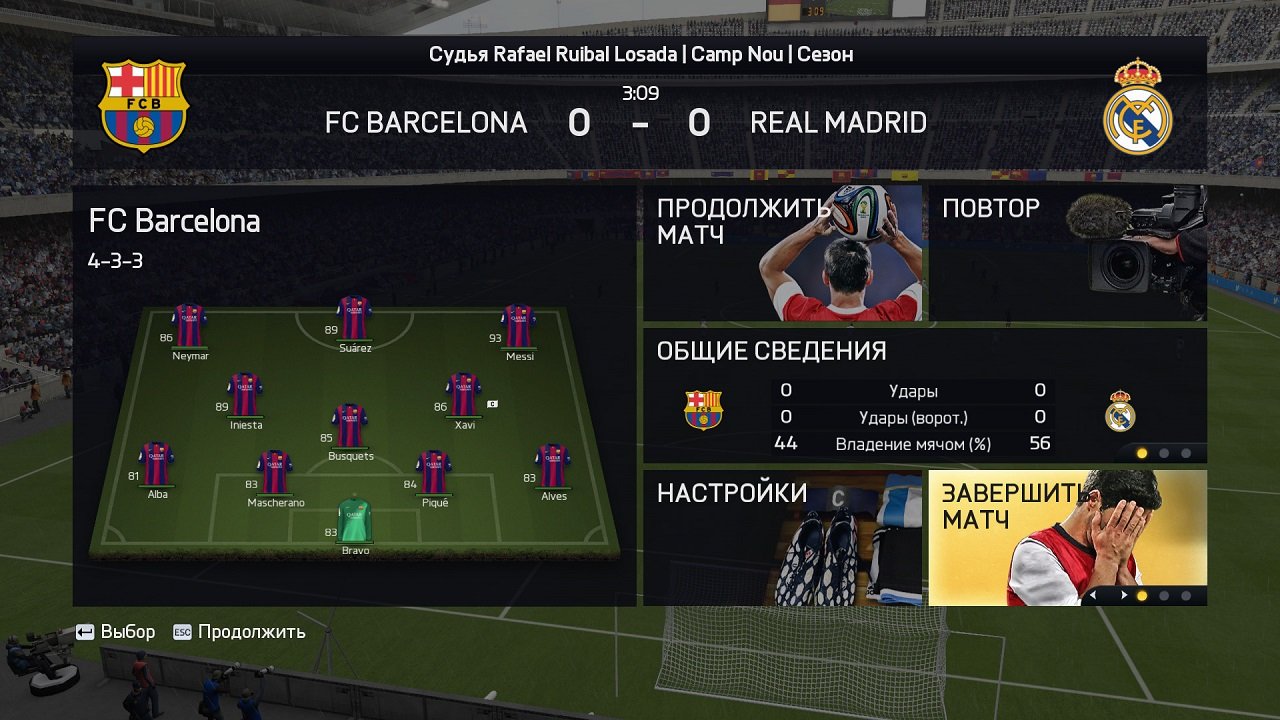Click ЗАВЕРШИТЬ МАТЧ to end the match
The height and width of the screenshot is (720, 1280).
[1068, 537]
